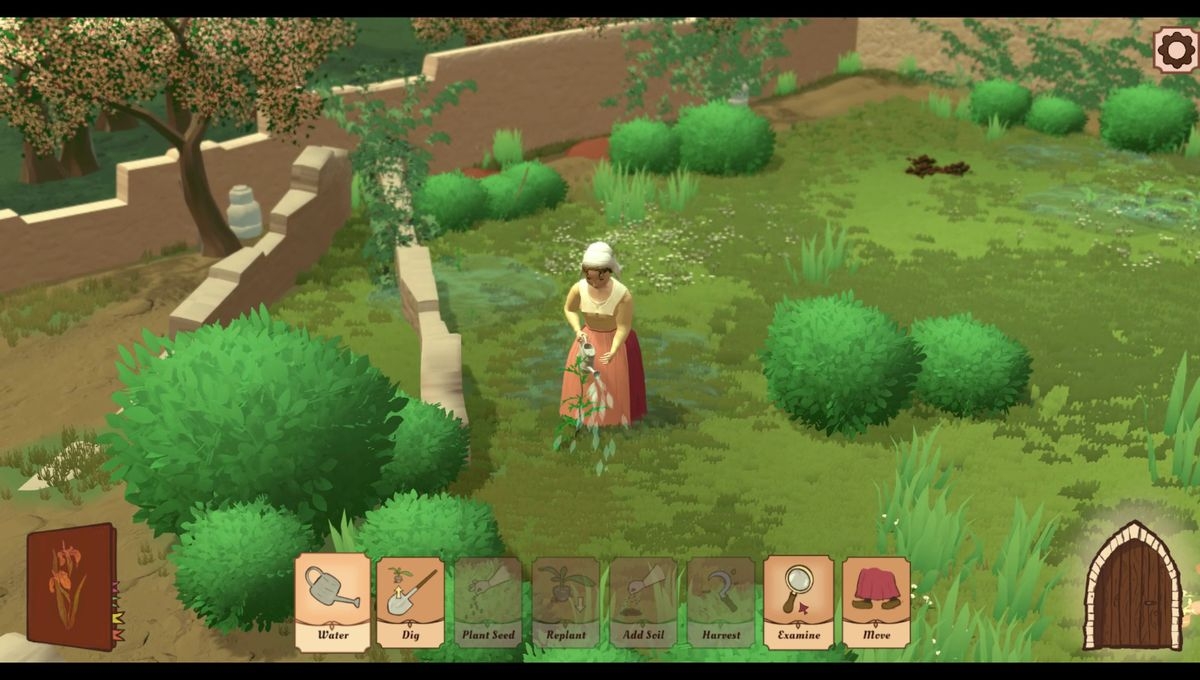Open the red plant journal book
This screenshot has width=1200, height=680.
coord(72,586)
